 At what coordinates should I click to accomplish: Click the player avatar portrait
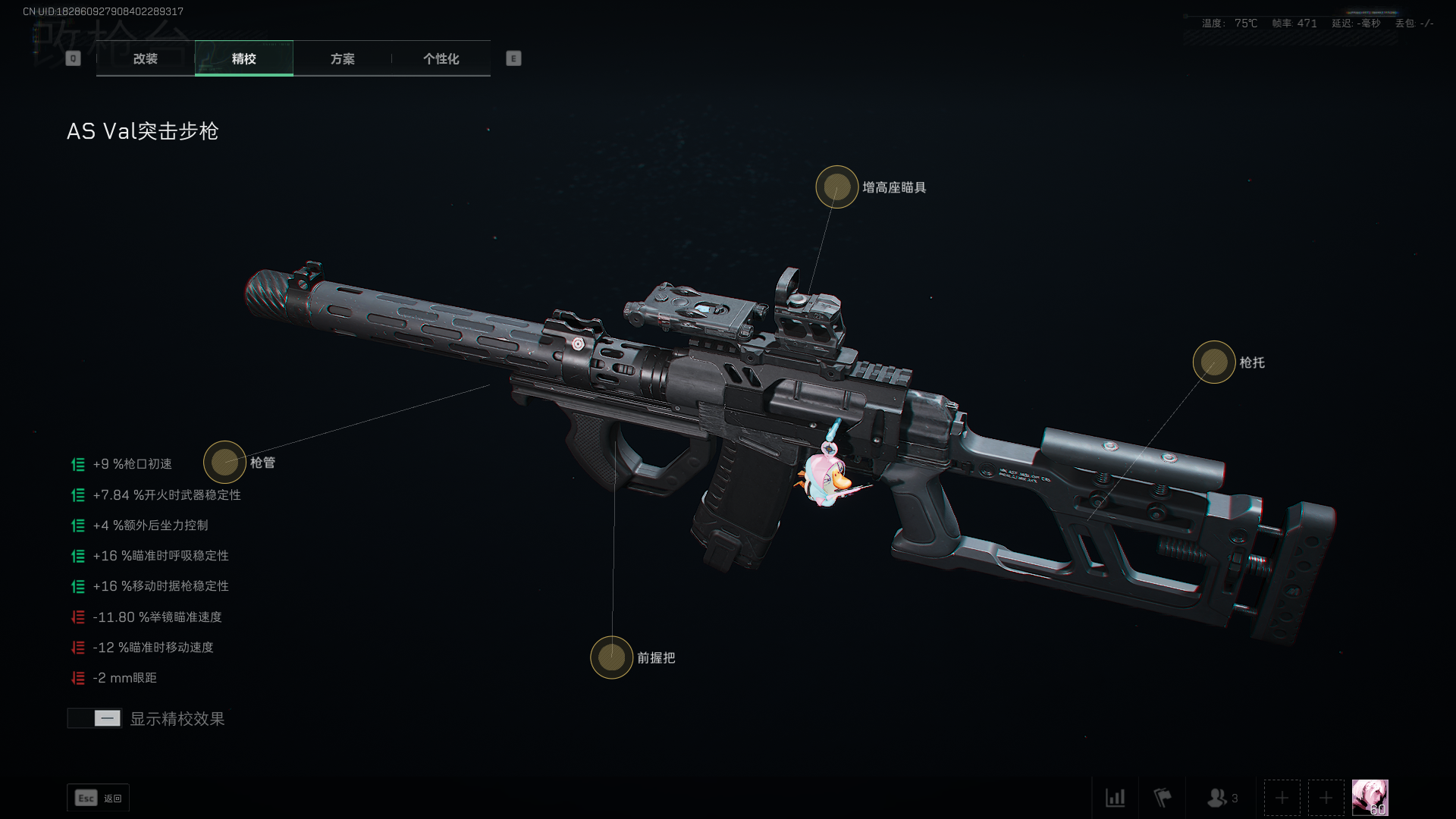point(1370,798)
